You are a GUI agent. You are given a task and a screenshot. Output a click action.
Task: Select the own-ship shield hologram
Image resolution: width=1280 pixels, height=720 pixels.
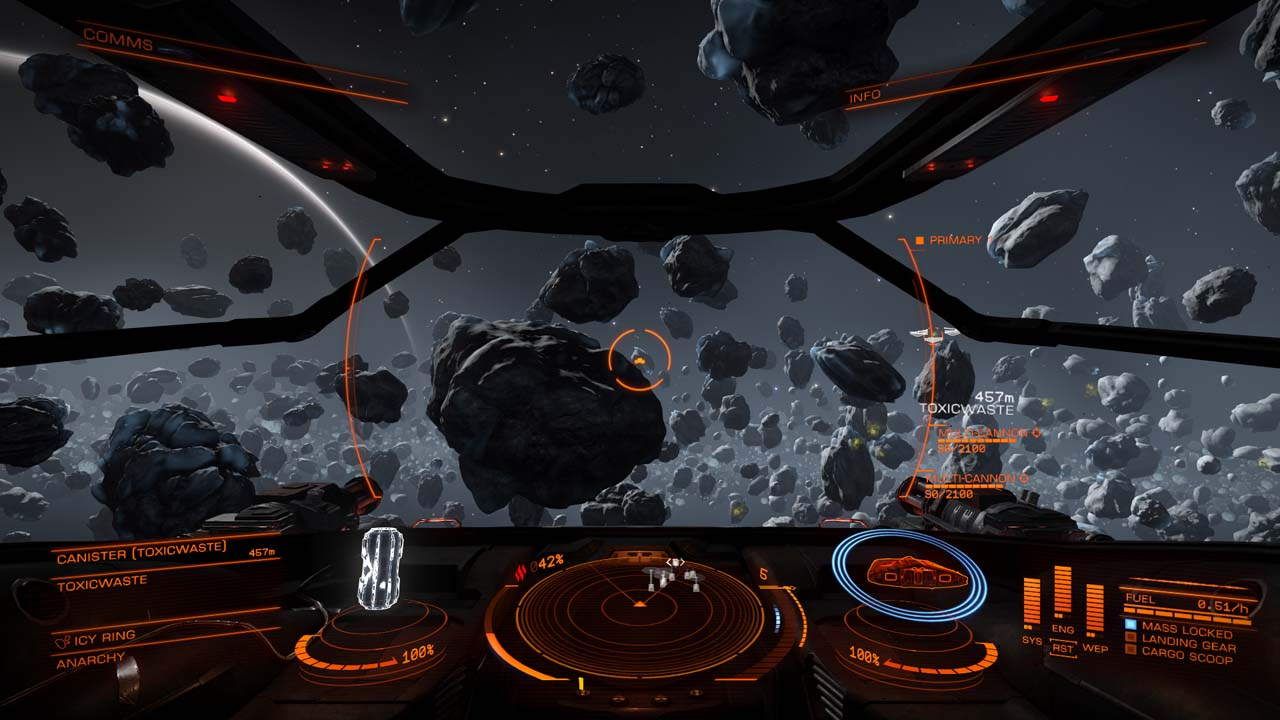909,573
